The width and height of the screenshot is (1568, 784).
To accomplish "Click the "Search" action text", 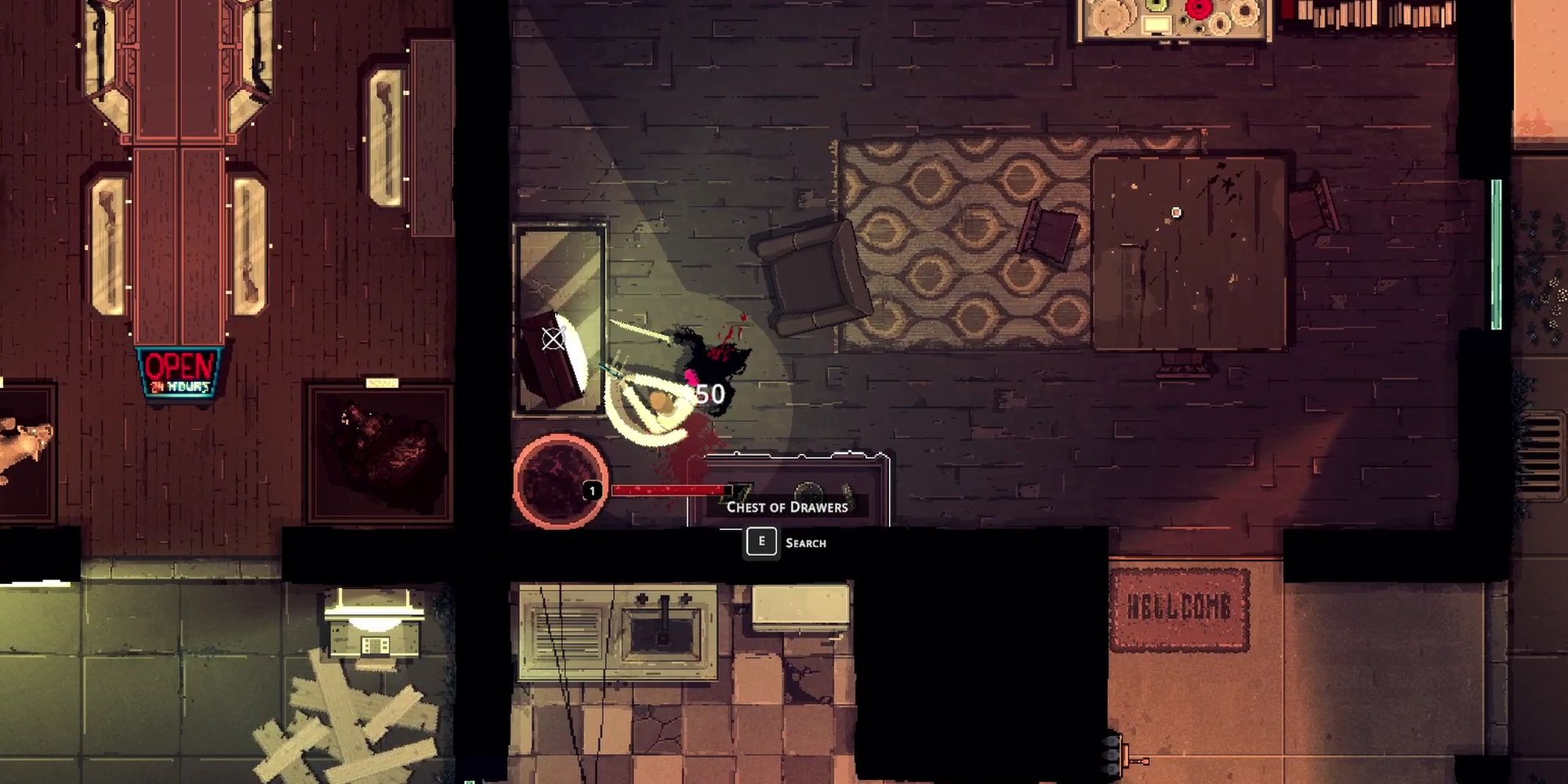I will pyautogui.click(x=806, y=542).
